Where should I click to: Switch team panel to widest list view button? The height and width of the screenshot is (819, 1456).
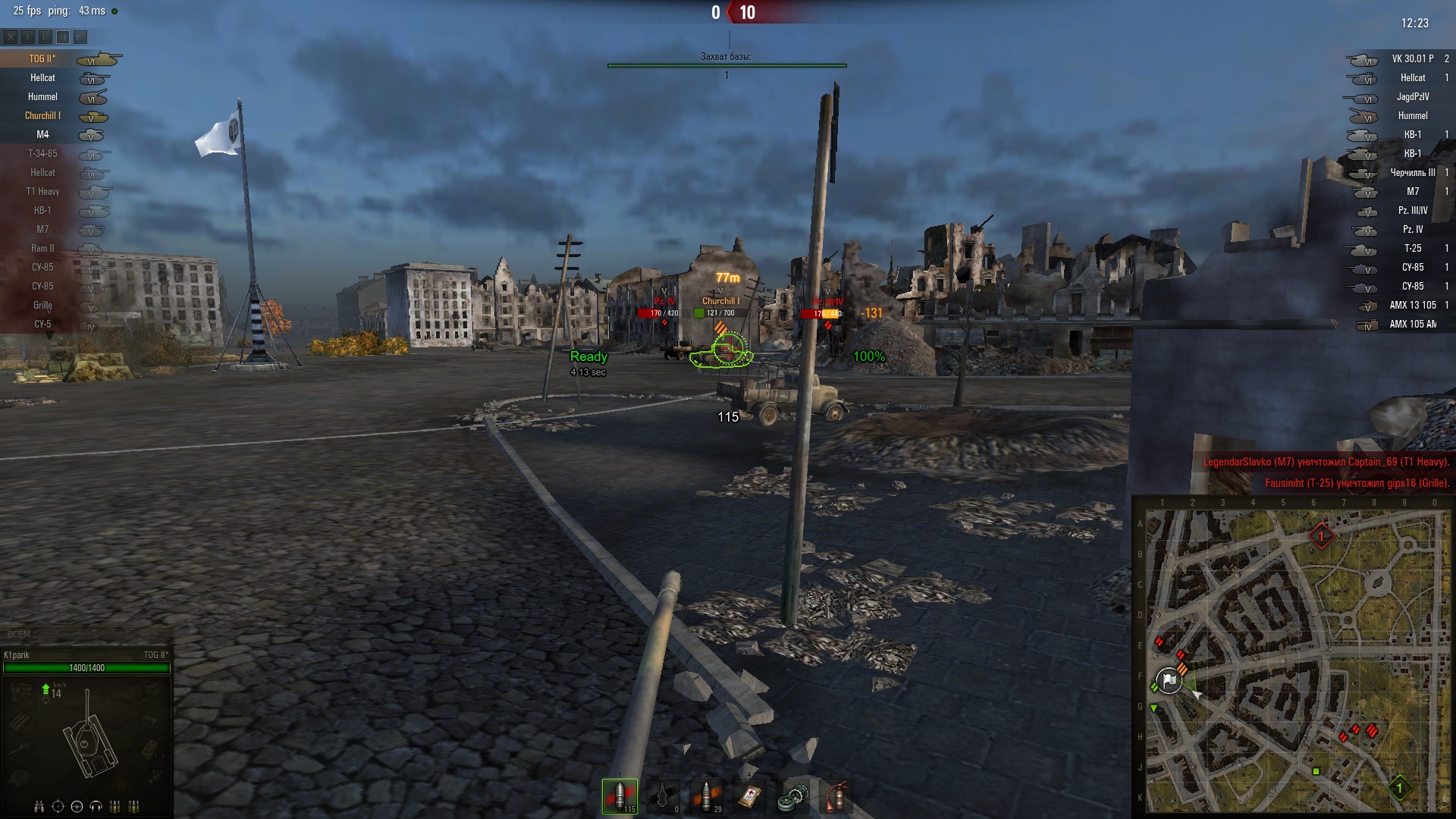click(x=80, y=36)
